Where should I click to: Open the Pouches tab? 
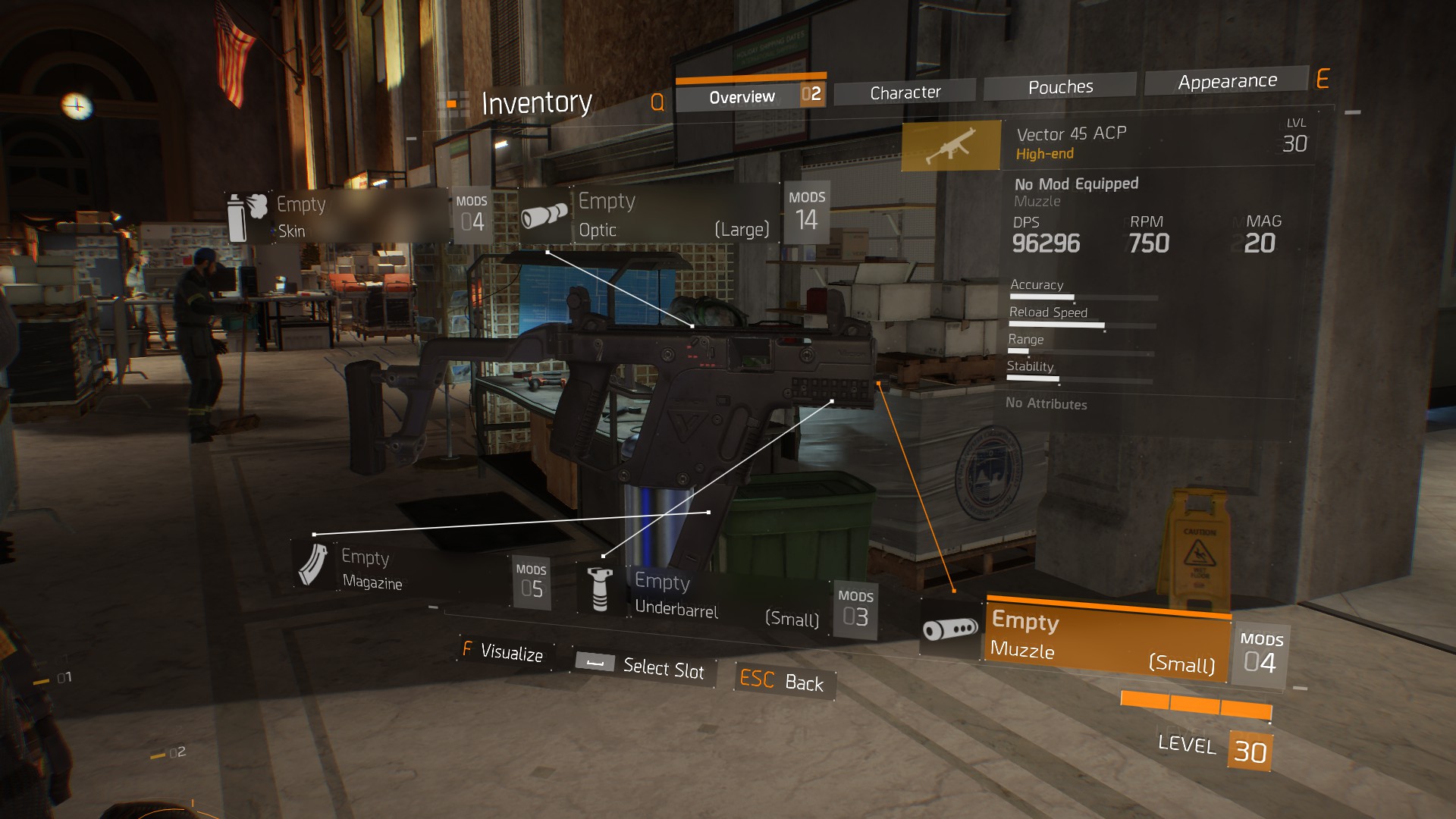point(1060,86)
